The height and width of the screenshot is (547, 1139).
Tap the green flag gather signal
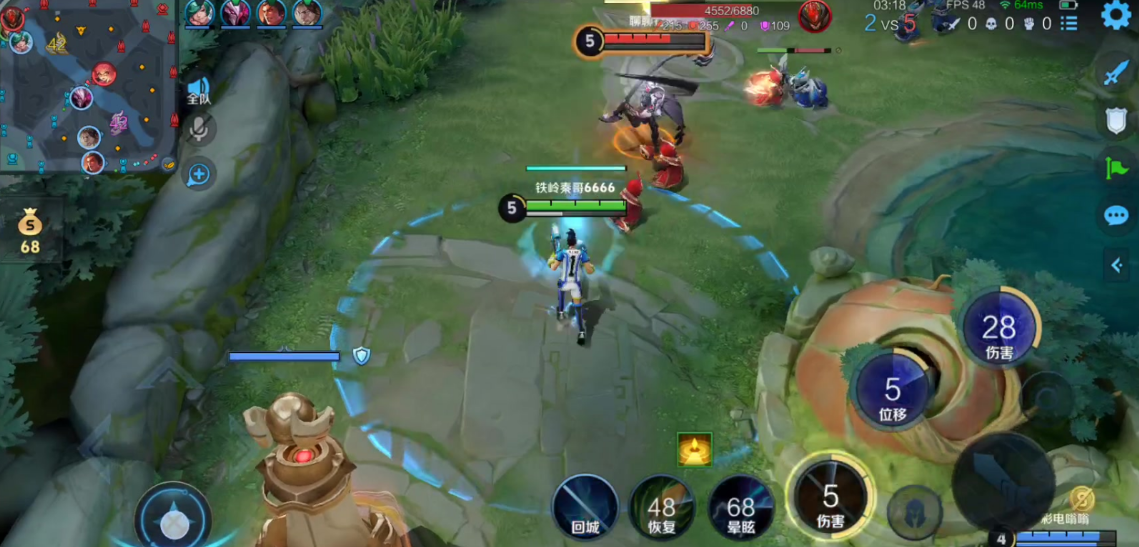(1116, 168)
